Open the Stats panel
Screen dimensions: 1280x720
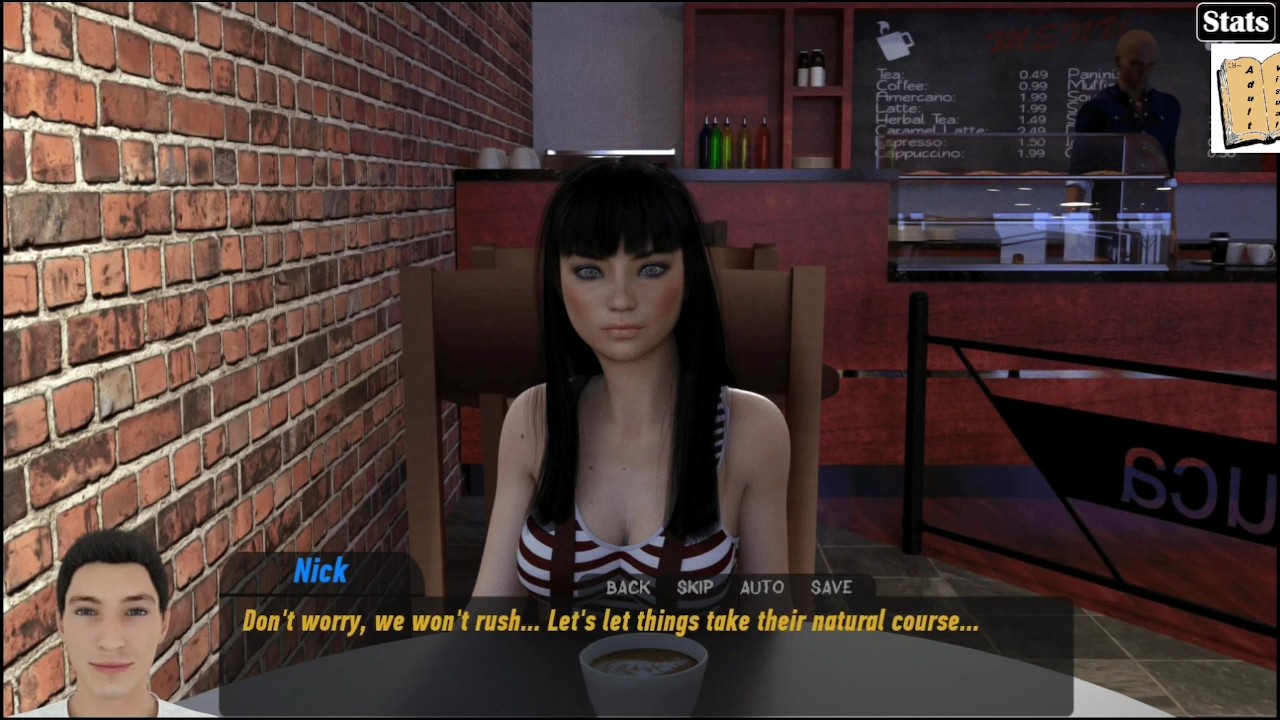1235,22
